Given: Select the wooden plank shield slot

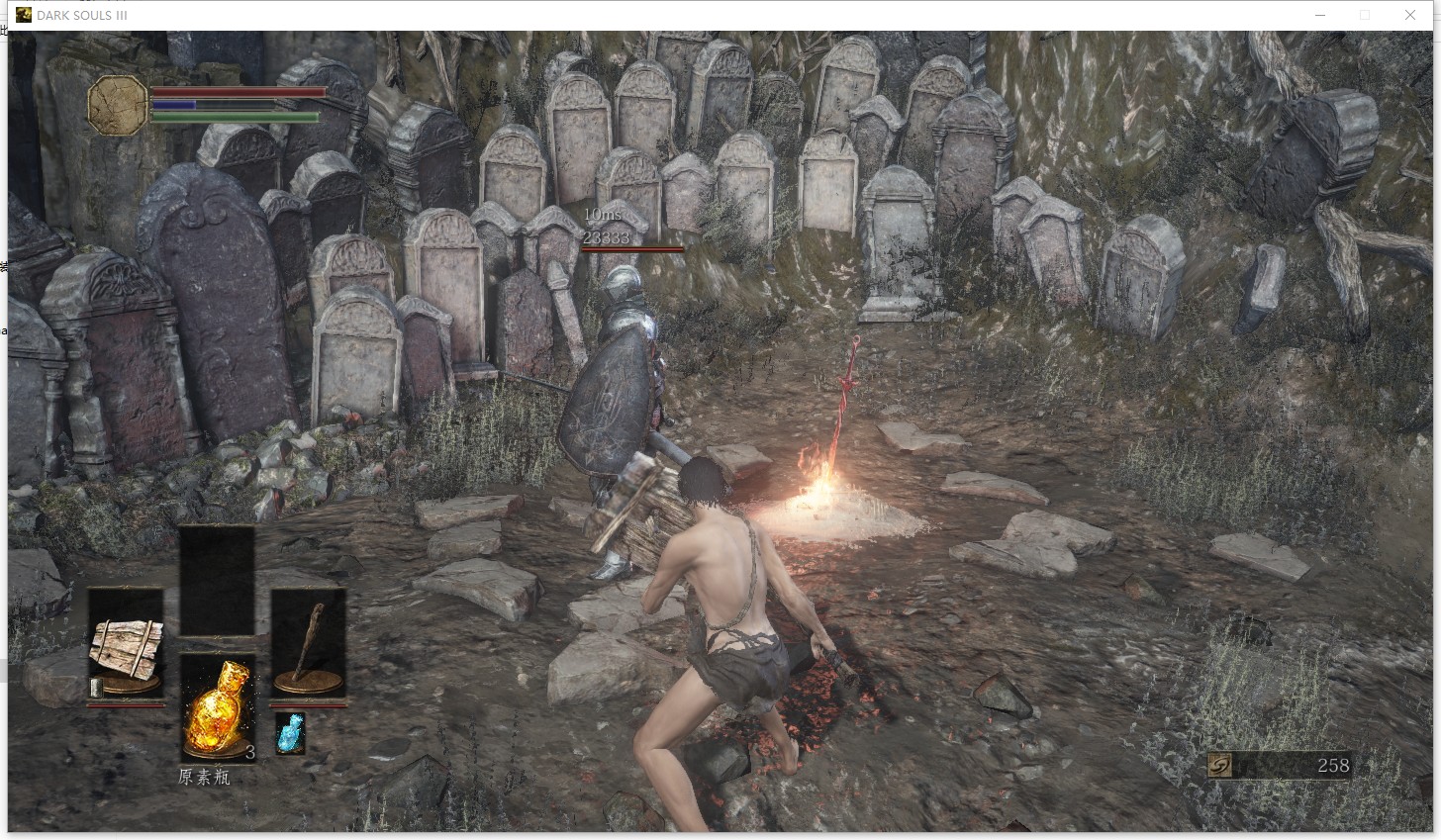Looking at the screenshot, I should pos(126,645).
